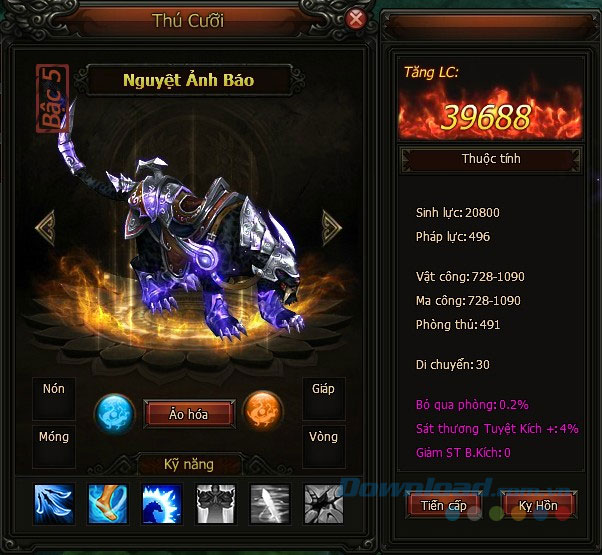Select the orange dragon orb
Screen dimensions: 602x555
(263, 410)
